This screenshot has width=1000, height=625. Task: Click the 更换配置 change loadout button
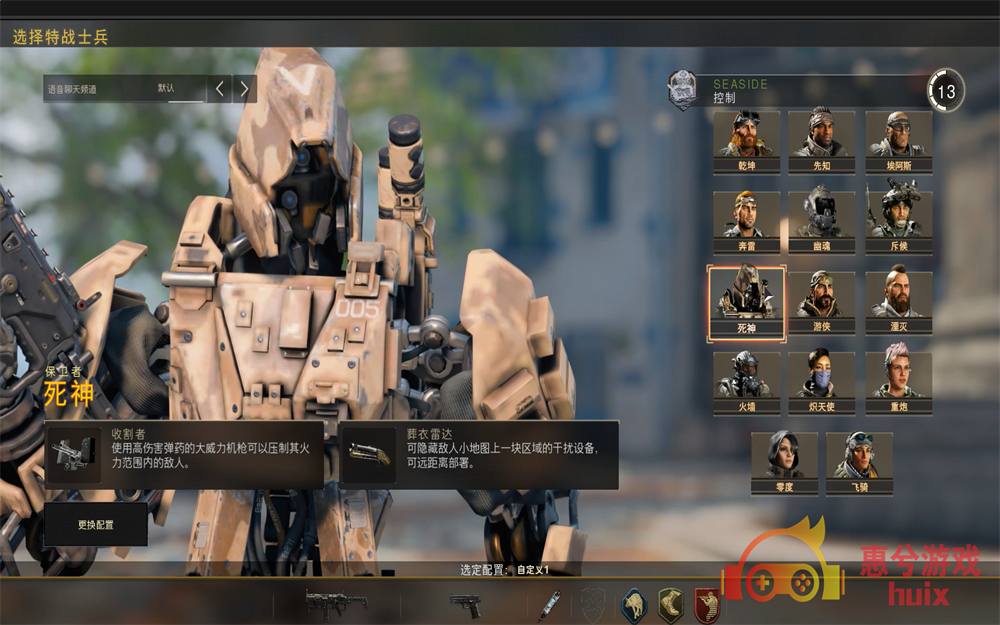tap(96, 524)
